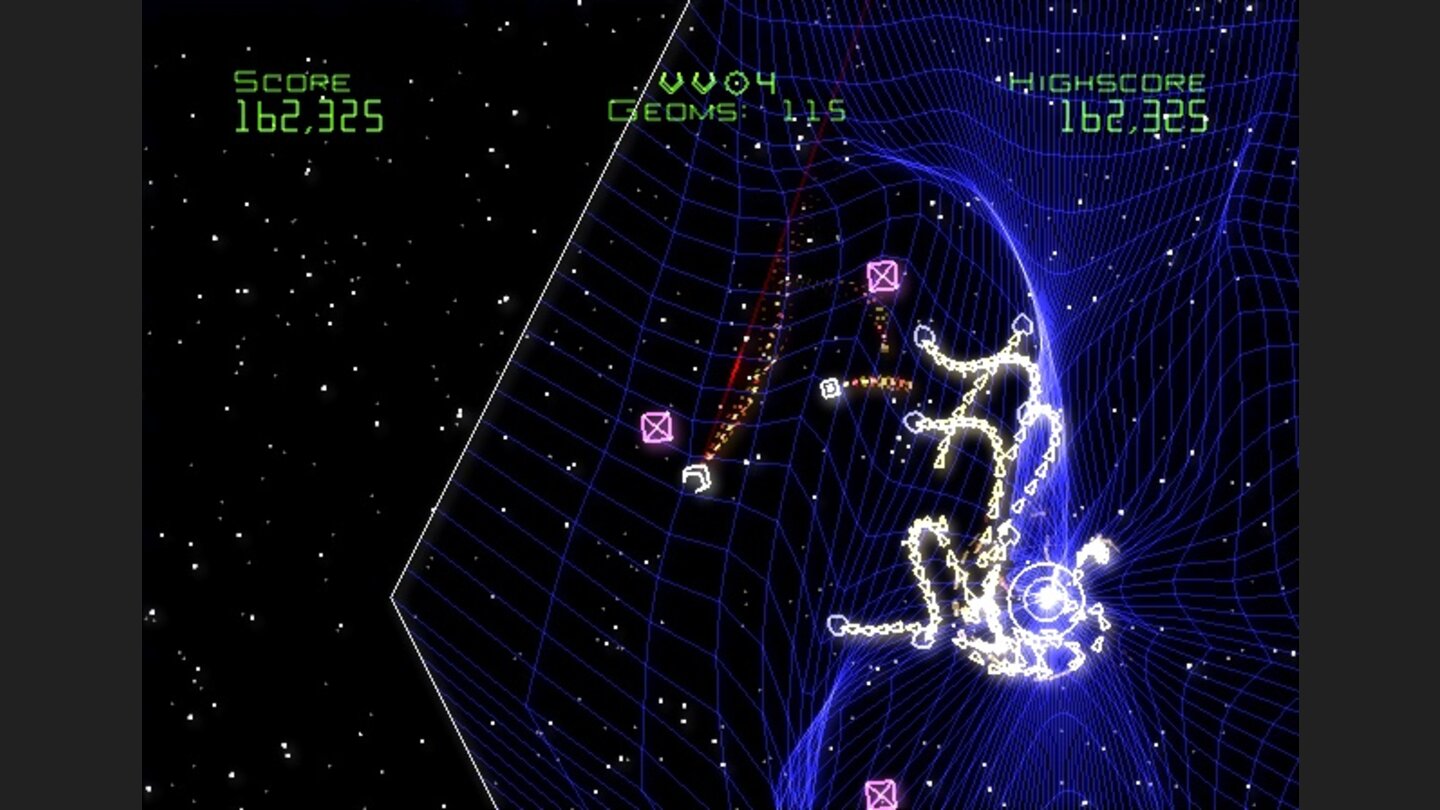Screen dimensions: 1440x810
Task: Click the glowing player ship in the explosion
Action: point(1044,600)
